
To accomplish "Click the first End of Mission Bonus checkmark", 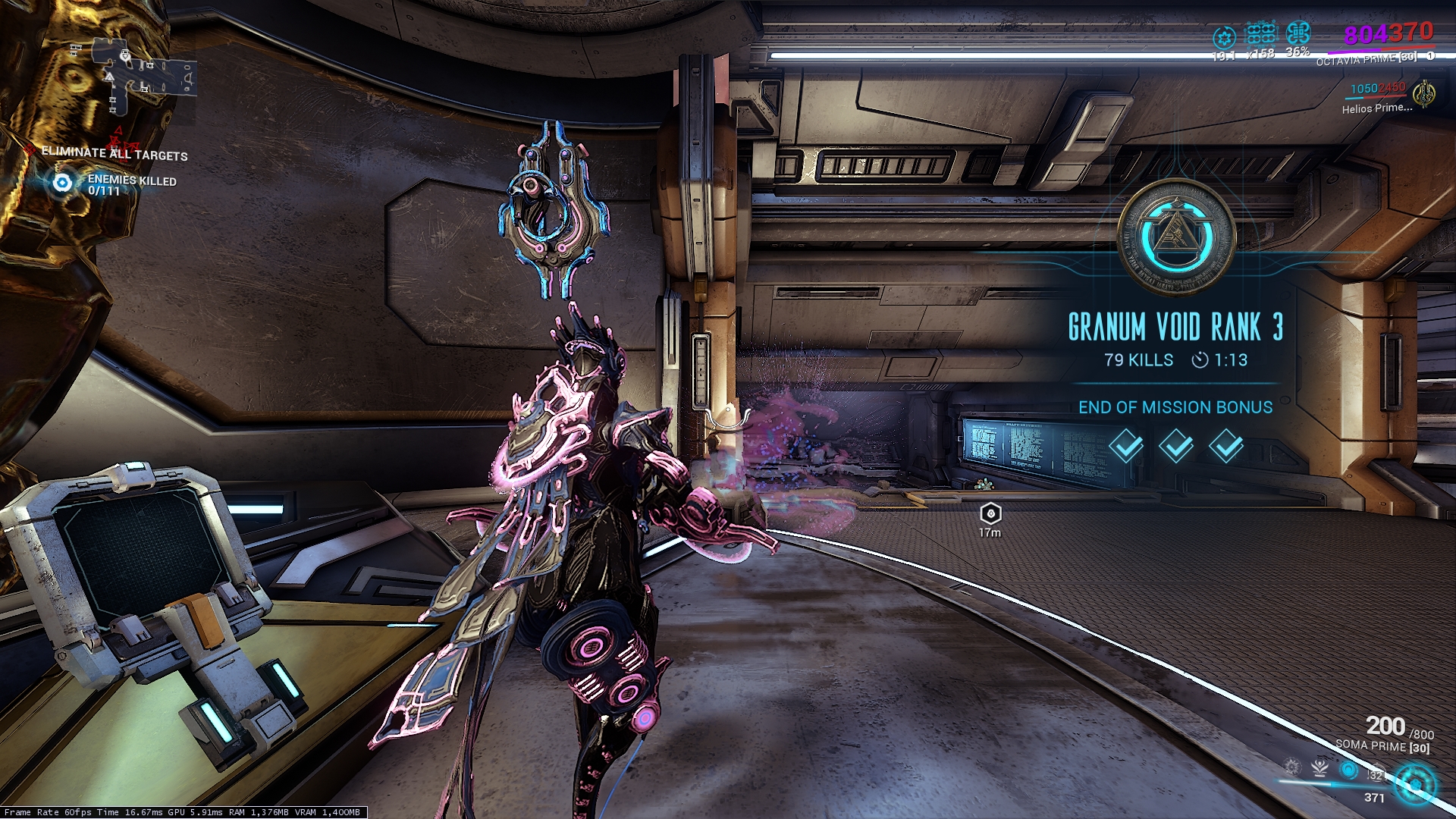I will (x=1126, y=446).
